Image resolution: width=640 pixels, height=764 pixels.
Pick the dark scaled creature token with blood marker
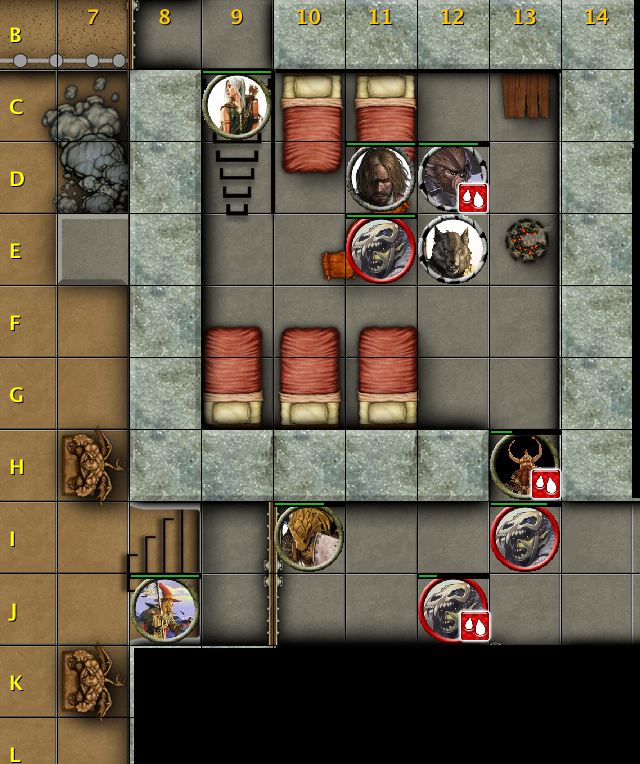[450, 176]
